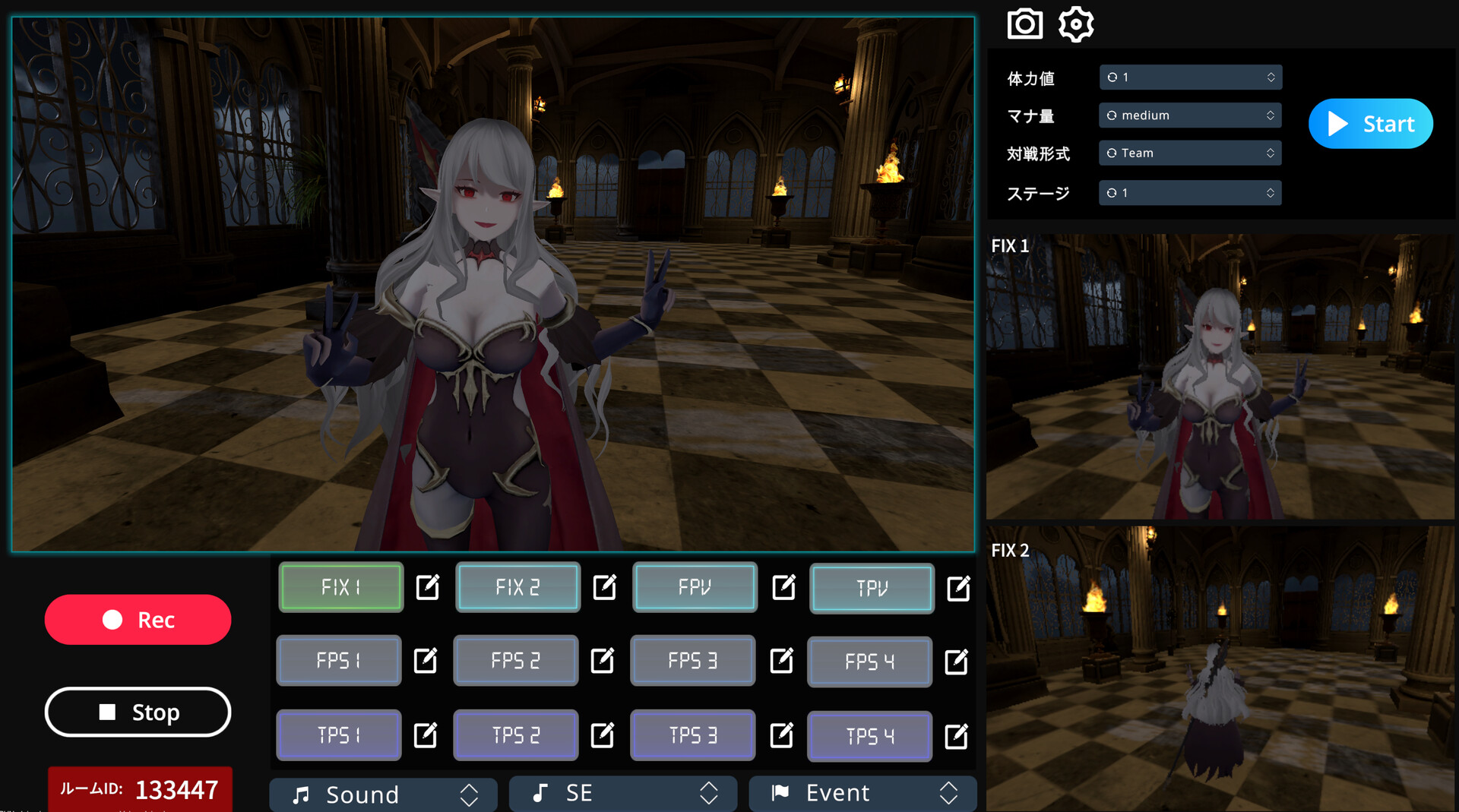Edit the FPV camera settings

point(783,587)
